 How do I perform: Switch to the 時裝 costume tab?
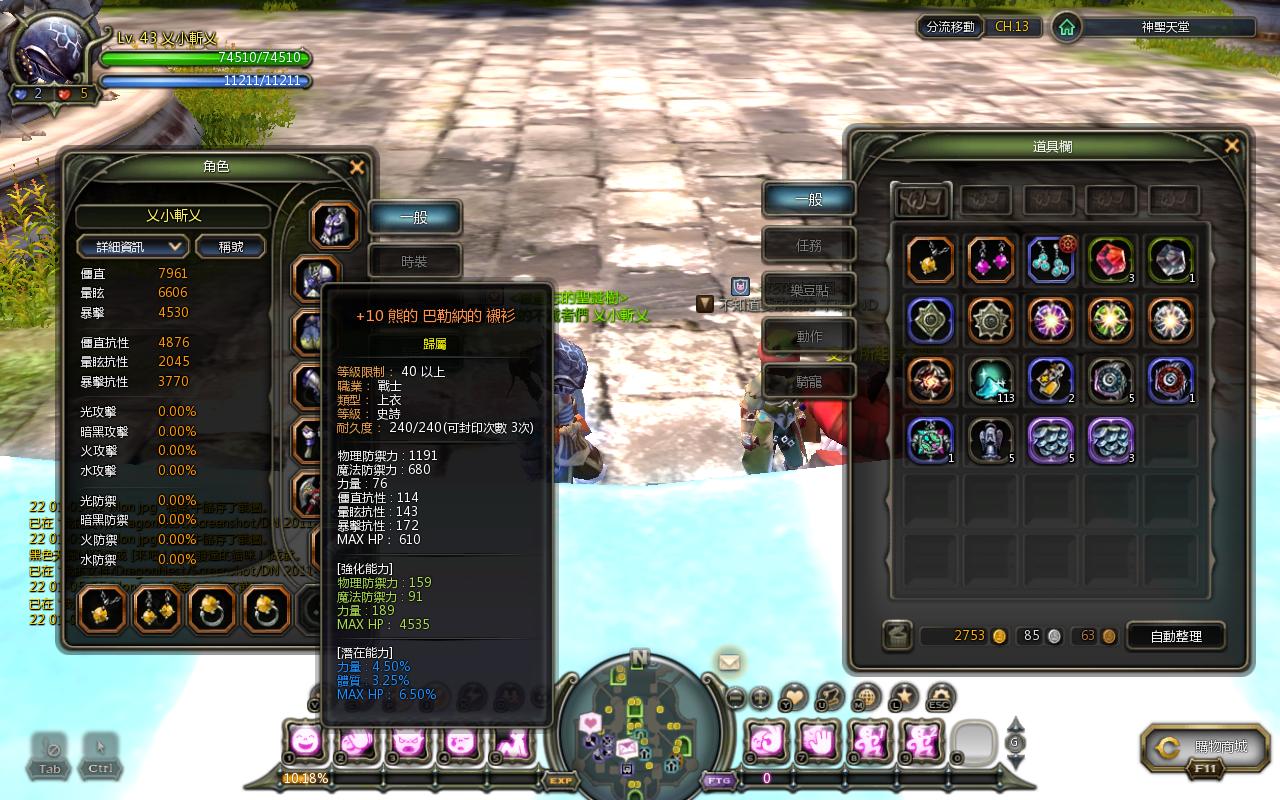[x=414, y=261]
